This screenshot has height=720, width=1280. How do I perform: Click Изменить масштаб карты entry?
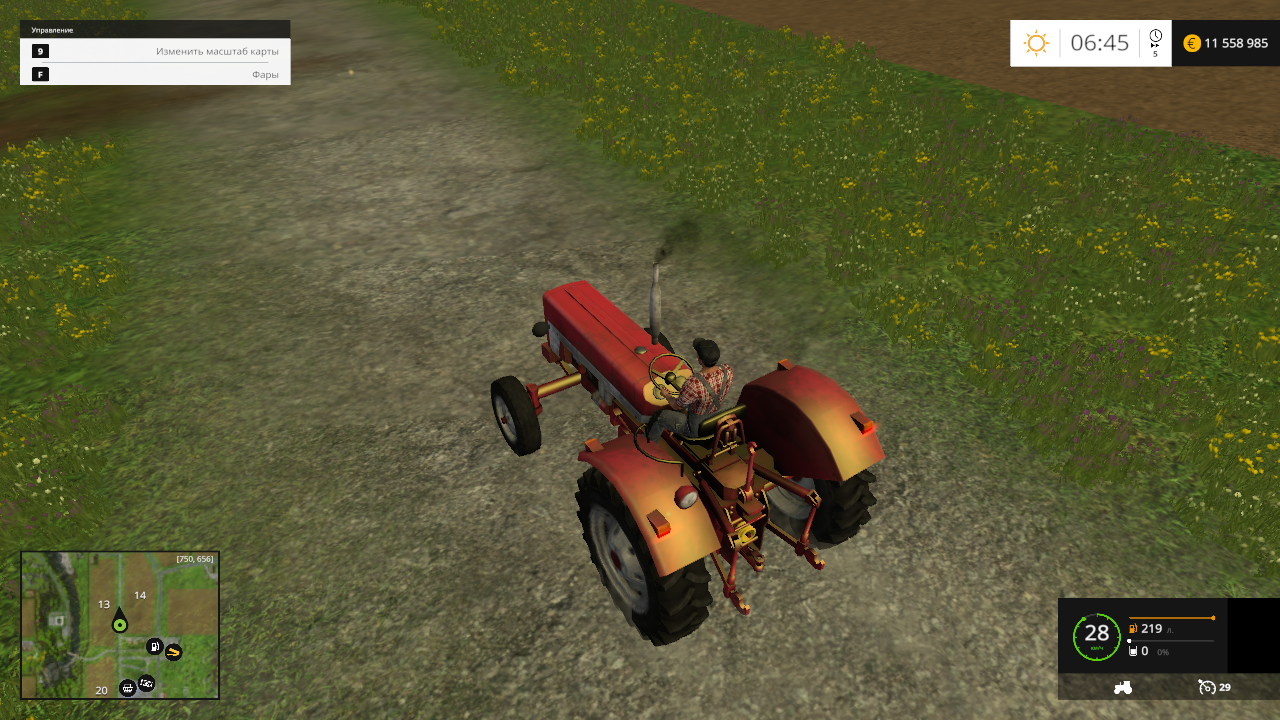(x=218, y=50)
